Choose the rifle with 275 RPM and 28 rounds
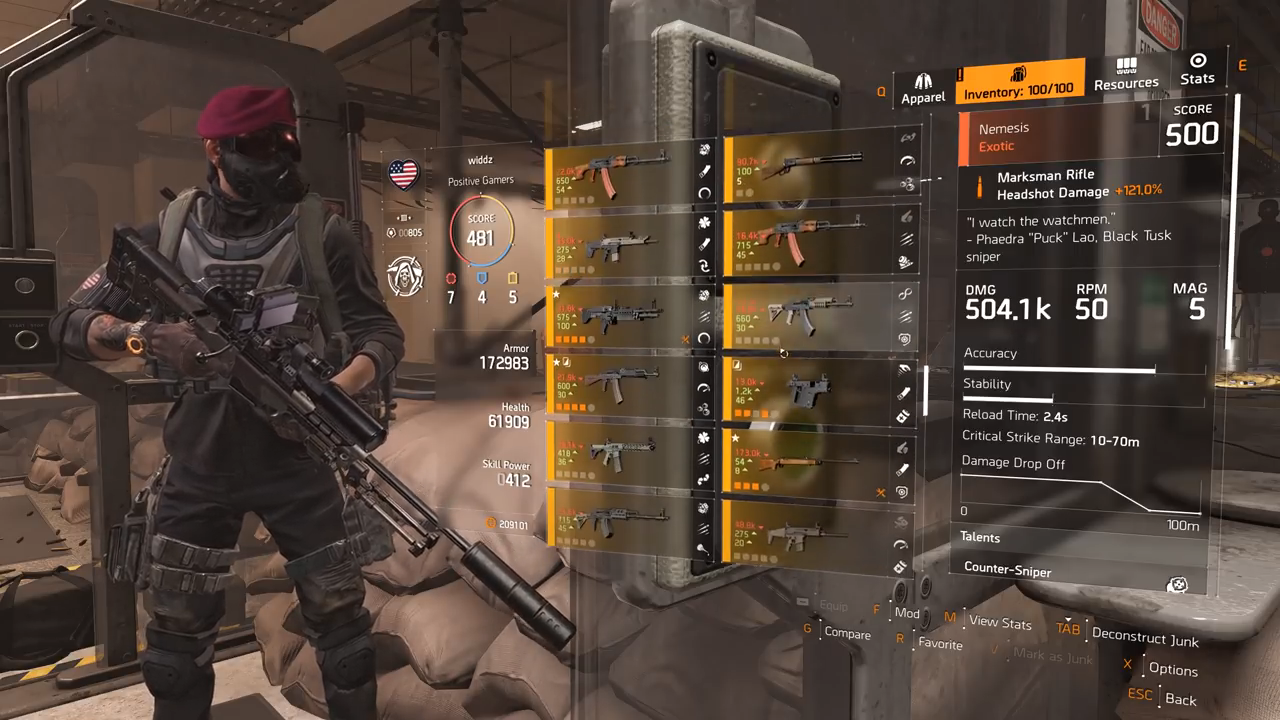 click(622, 246)
